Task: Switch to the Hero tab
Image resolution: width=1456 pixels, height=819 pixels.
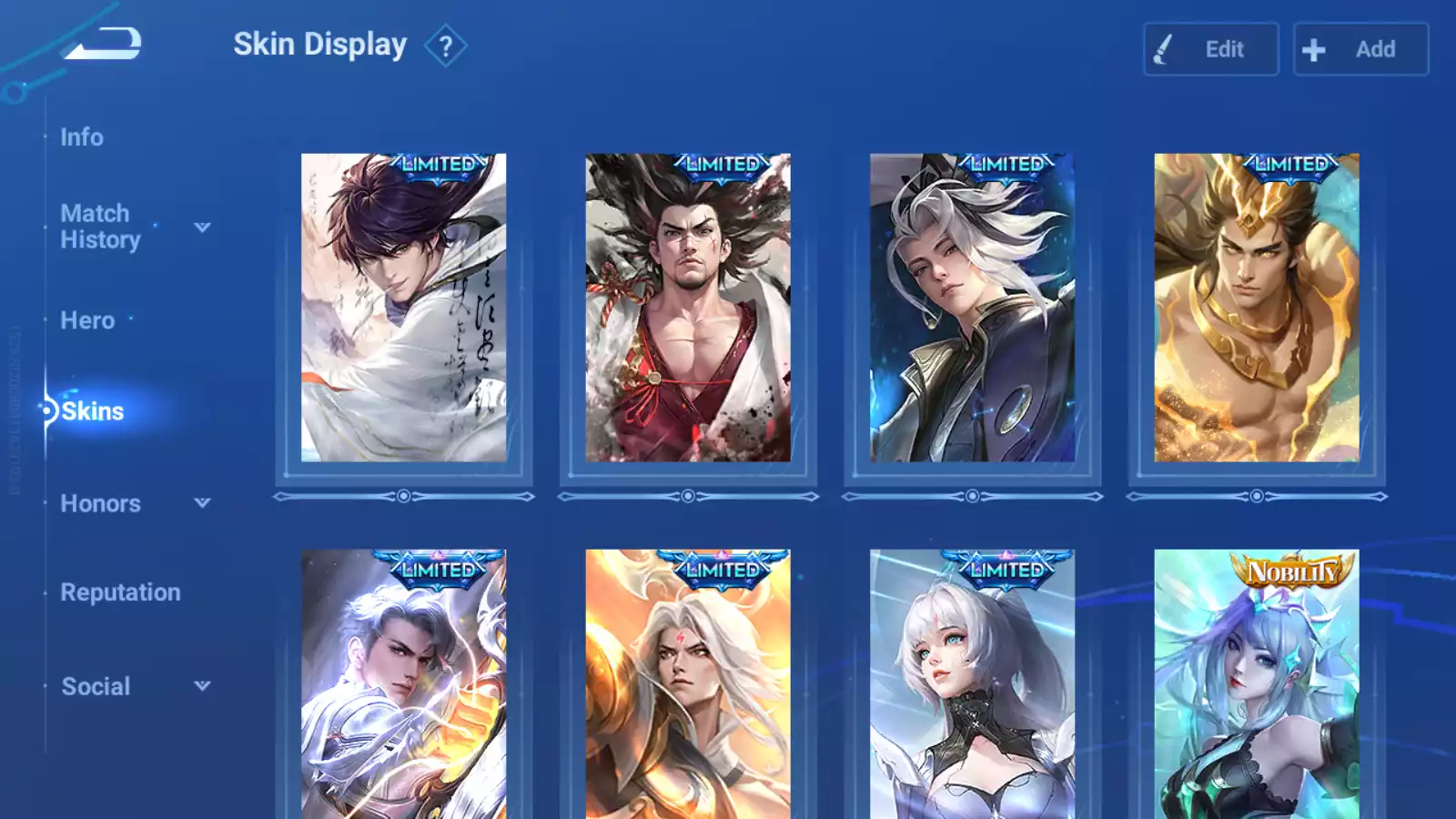Action: tap(87, 320)
